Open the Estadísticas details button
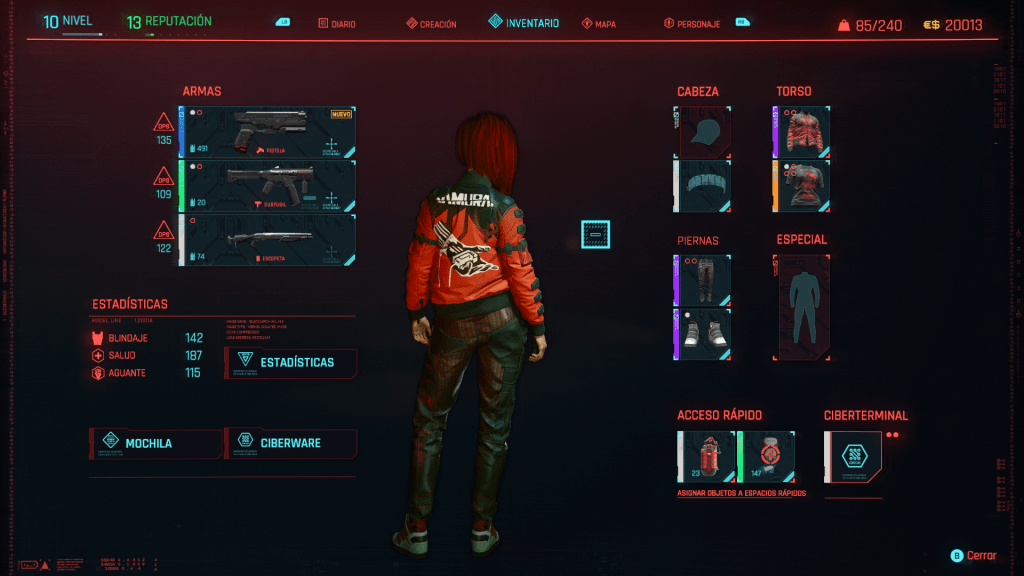 click(291, 362)
